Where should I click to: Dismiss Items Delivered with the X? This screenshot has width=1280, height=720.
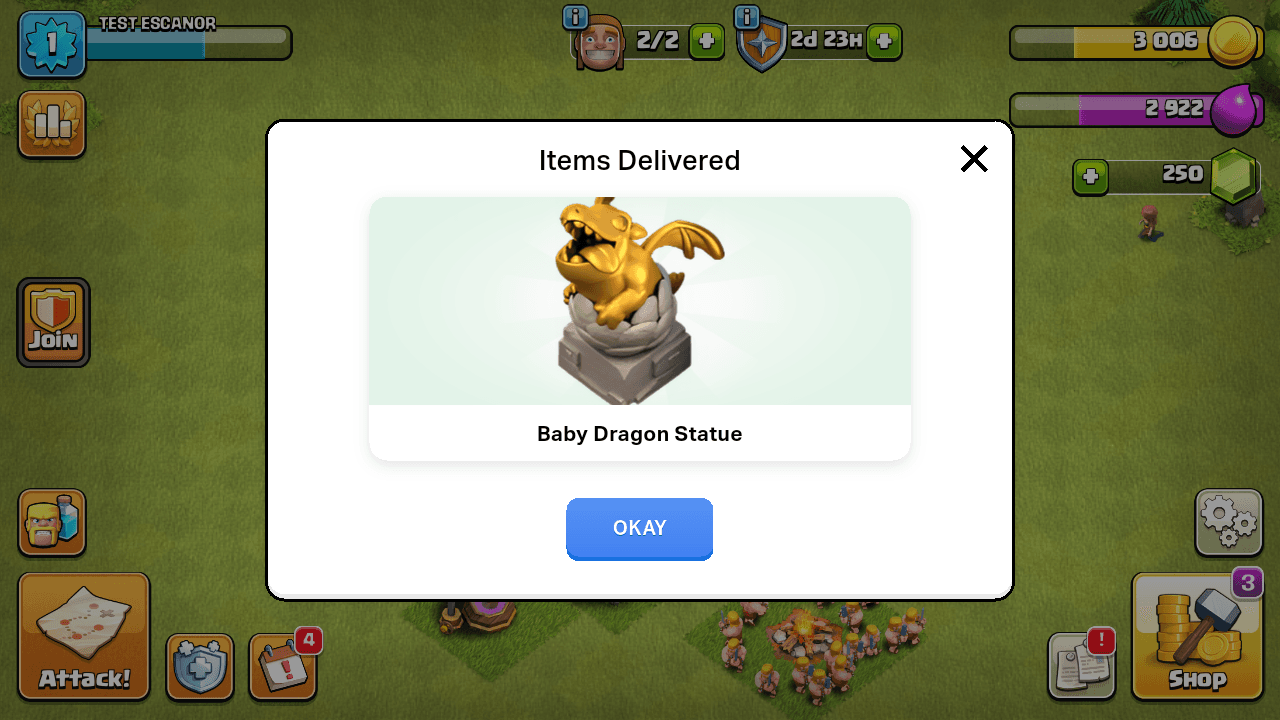tap(973, 158)
